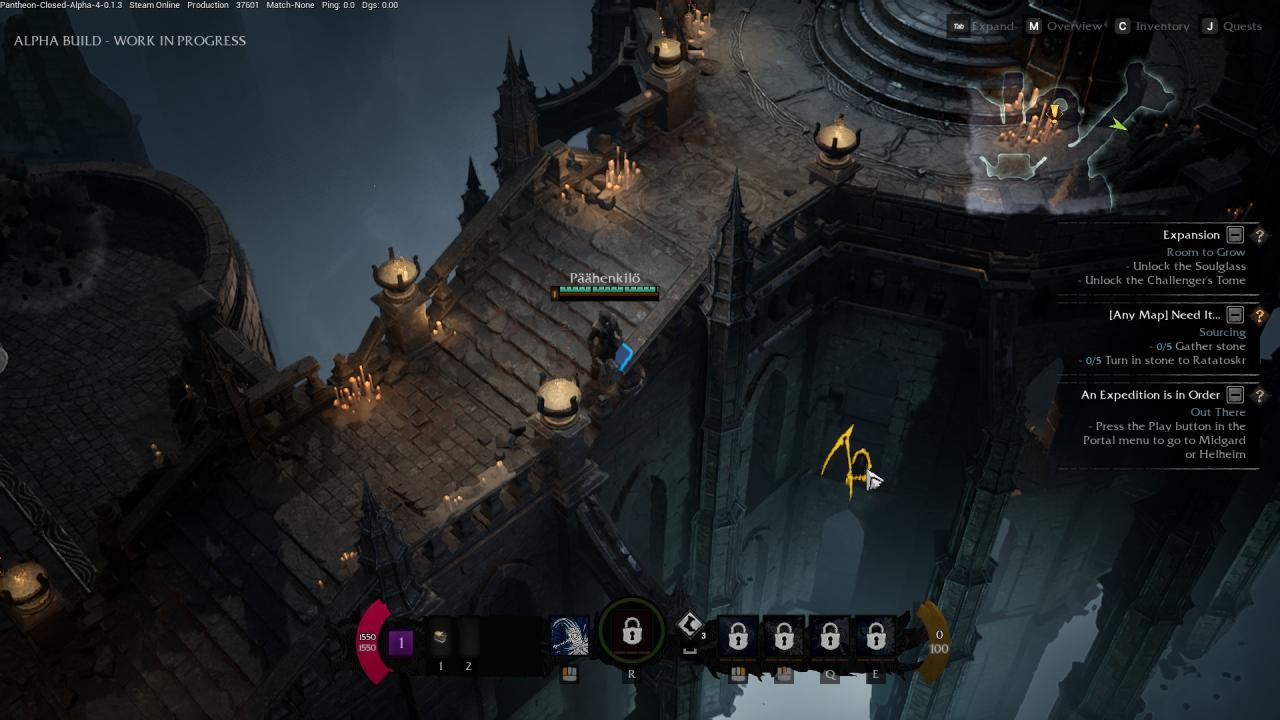Screen dimensions: 1280x720
Task: Collapse the Expansion quest tracker
Action: (1235, 235)
